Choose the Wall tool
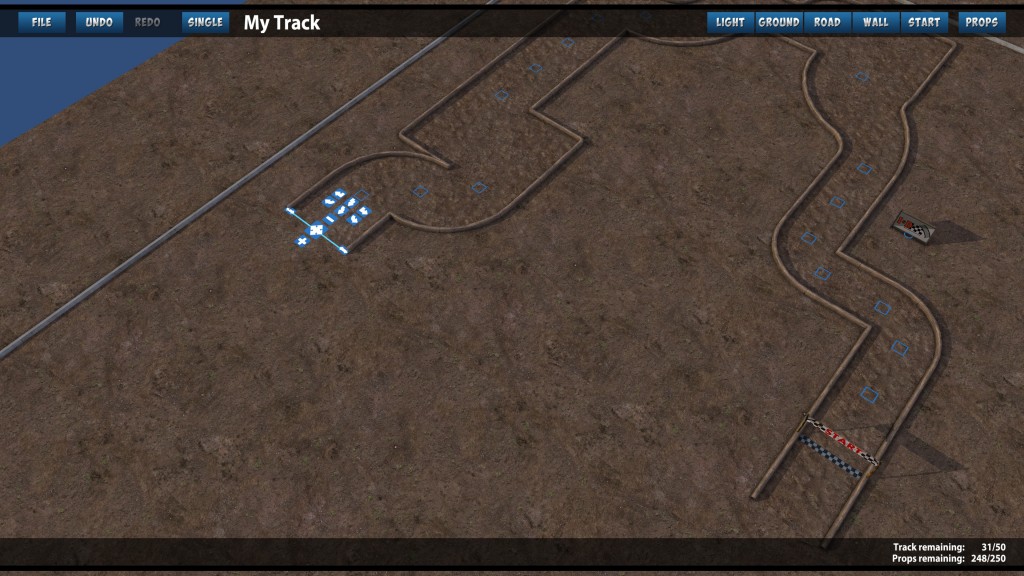The width and height of the screenshot is (1024, 576). (x=875, y=22)
